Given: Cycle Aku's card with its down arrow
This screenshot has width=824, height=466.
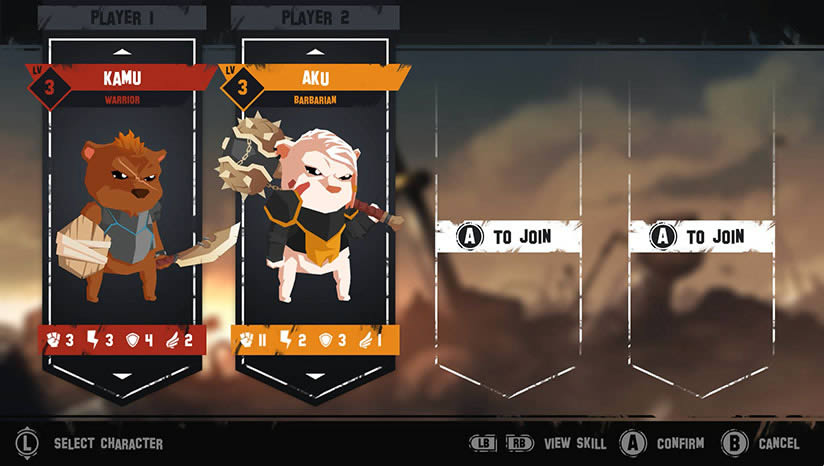Looking at the screenshot, I should click(317, 376).
